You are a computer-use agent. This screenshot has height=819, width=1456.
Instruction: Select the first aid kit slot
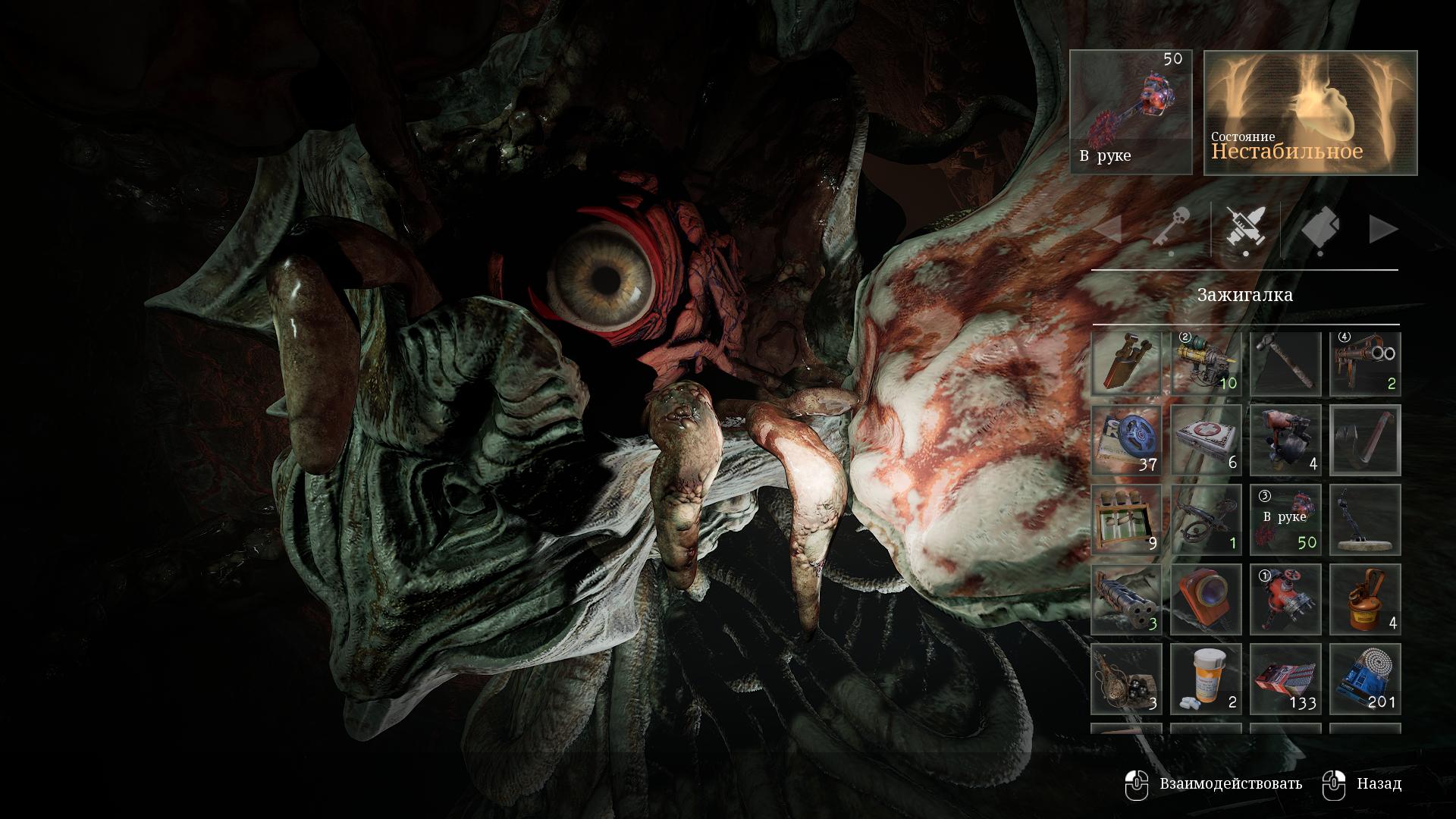tap(1206, 441)
